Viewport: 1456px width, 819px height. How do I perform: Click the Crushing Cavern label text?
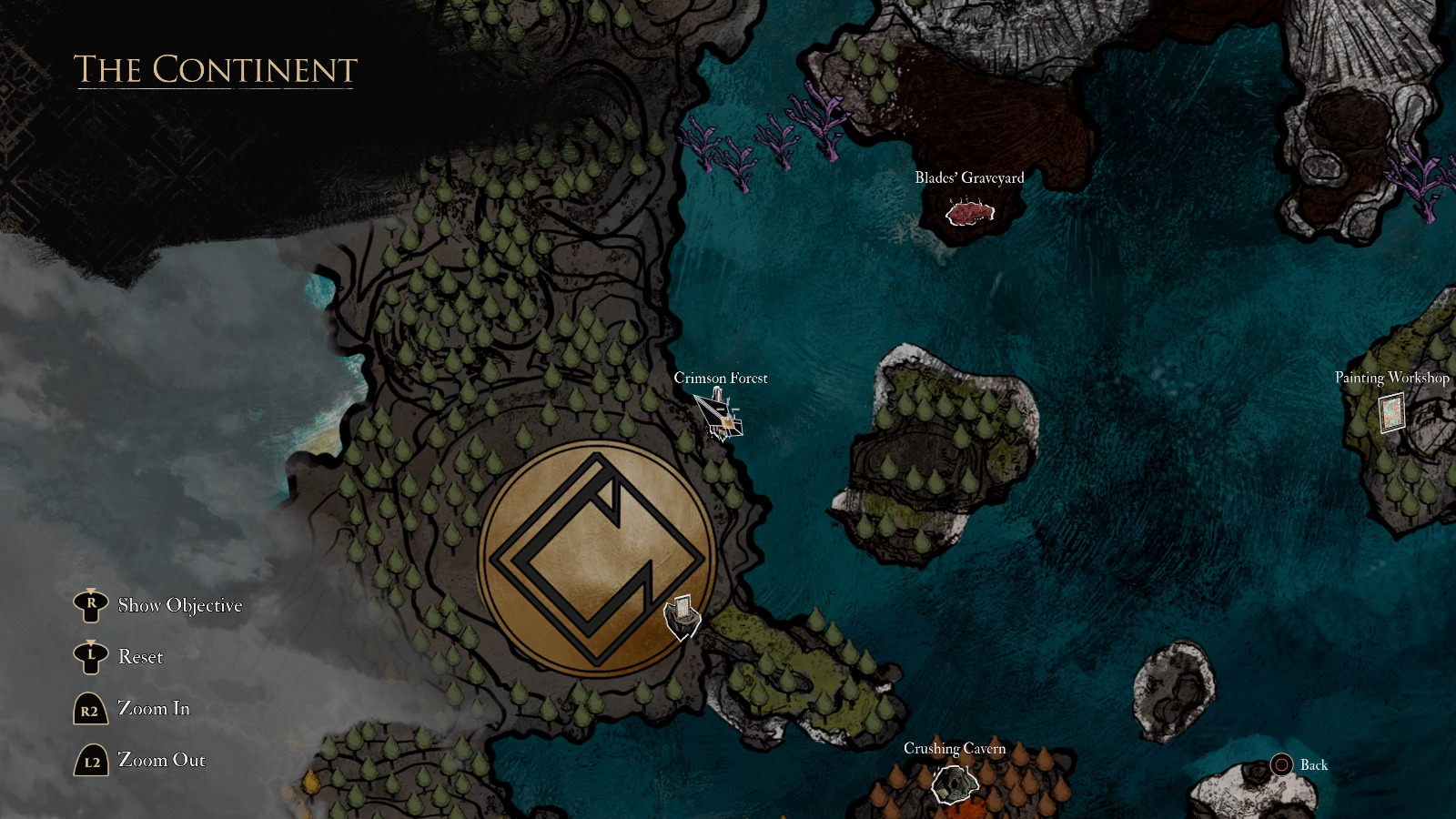click(x=955, y=750)
